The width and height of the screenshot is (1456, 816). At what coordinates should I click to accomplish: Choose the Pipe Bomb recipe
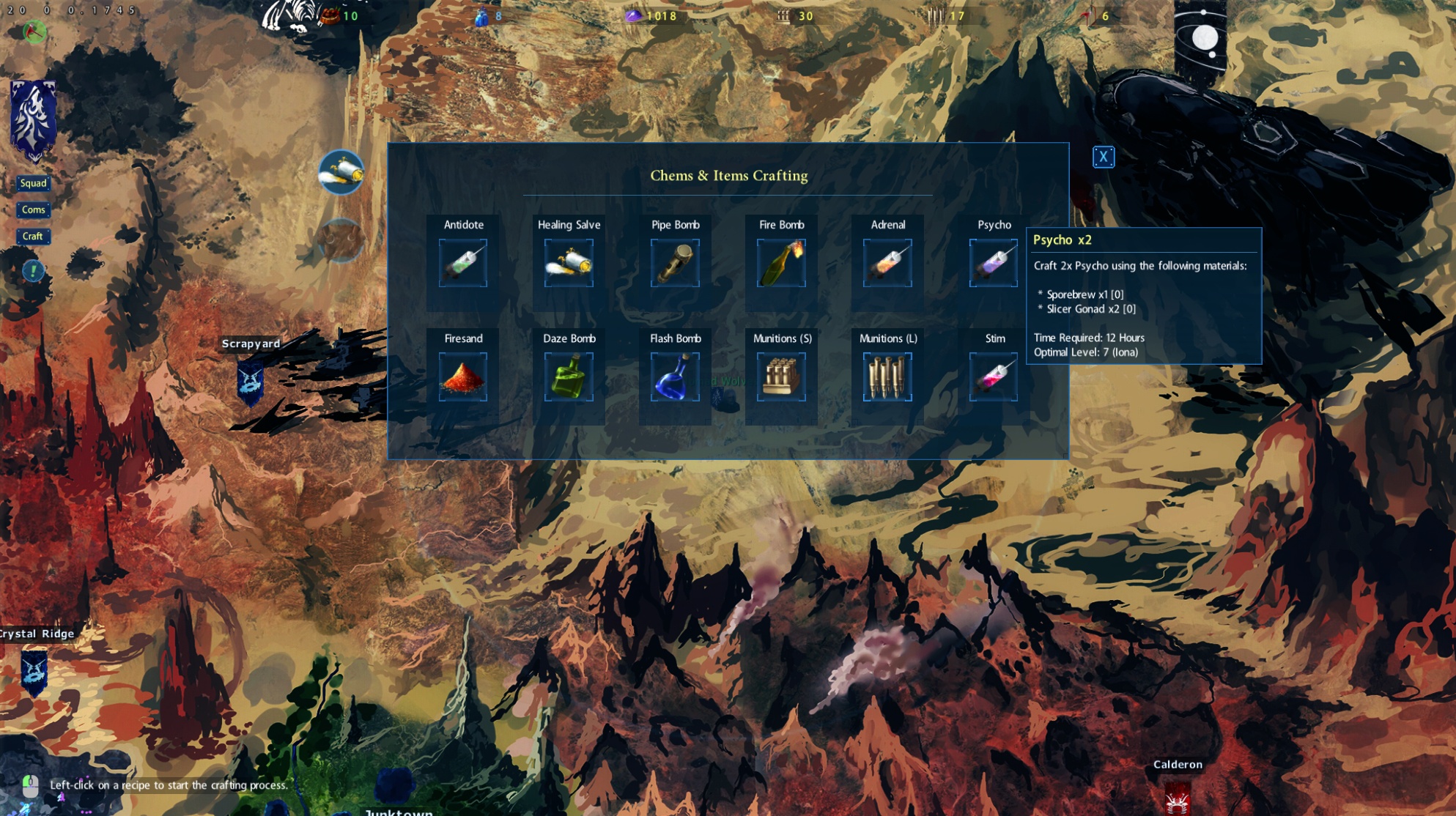tap(675, 262)
